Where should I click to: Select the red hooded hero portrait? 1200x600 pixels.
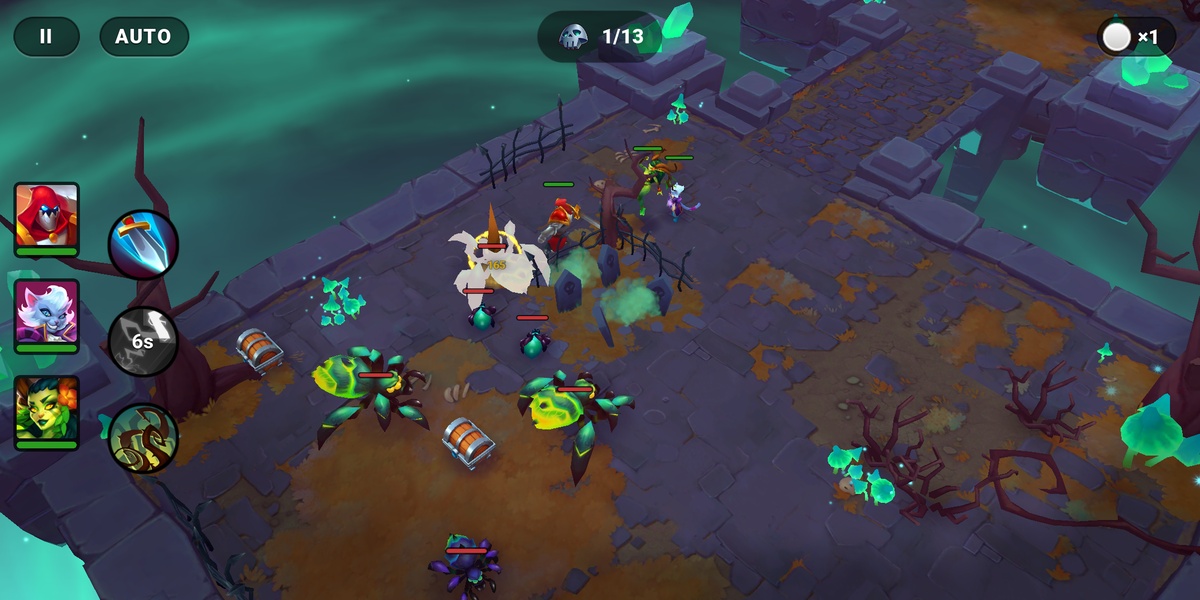pos(47,215)
